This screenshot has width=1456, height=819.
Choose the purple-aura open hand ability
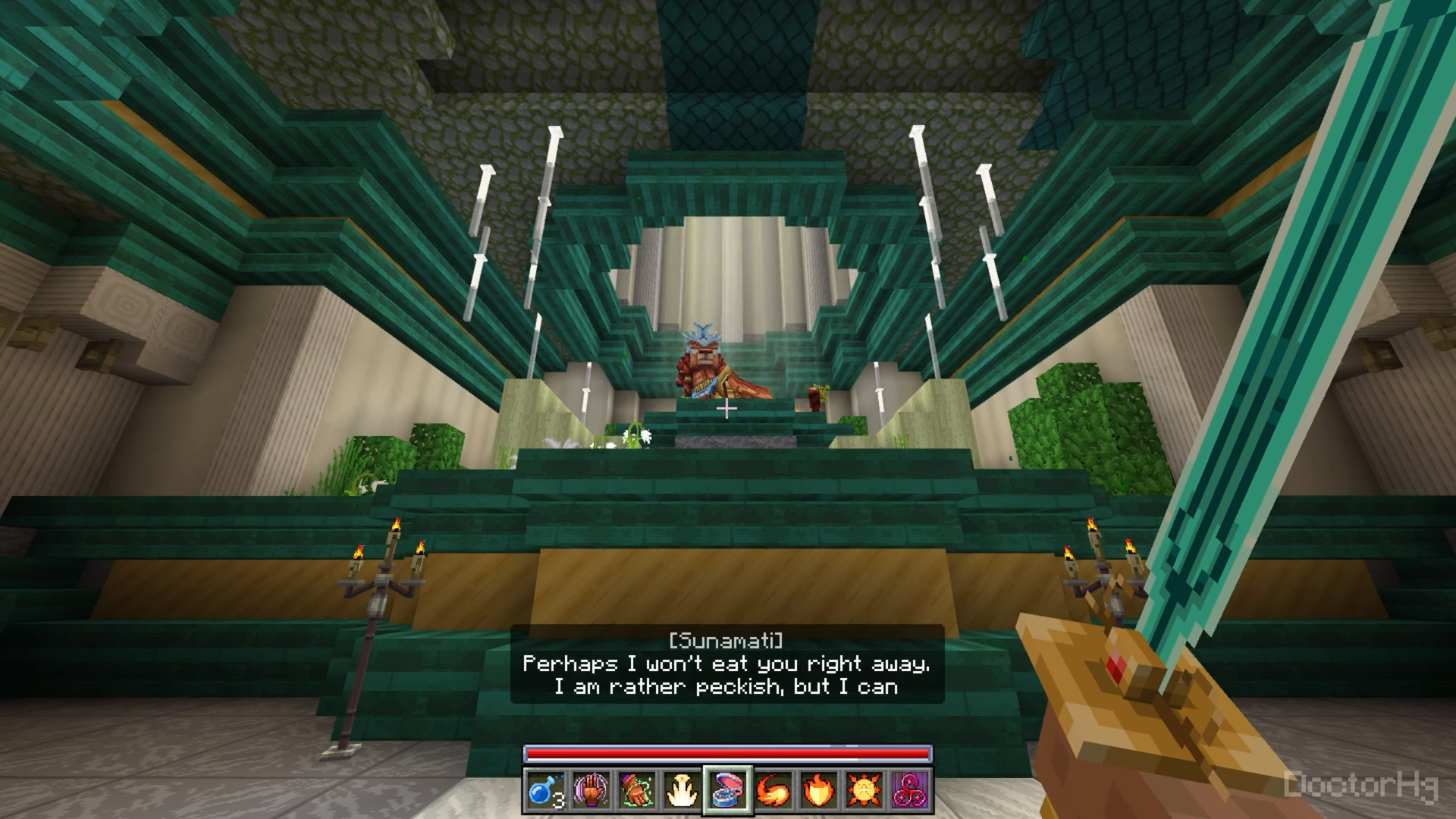click(591, 790)
